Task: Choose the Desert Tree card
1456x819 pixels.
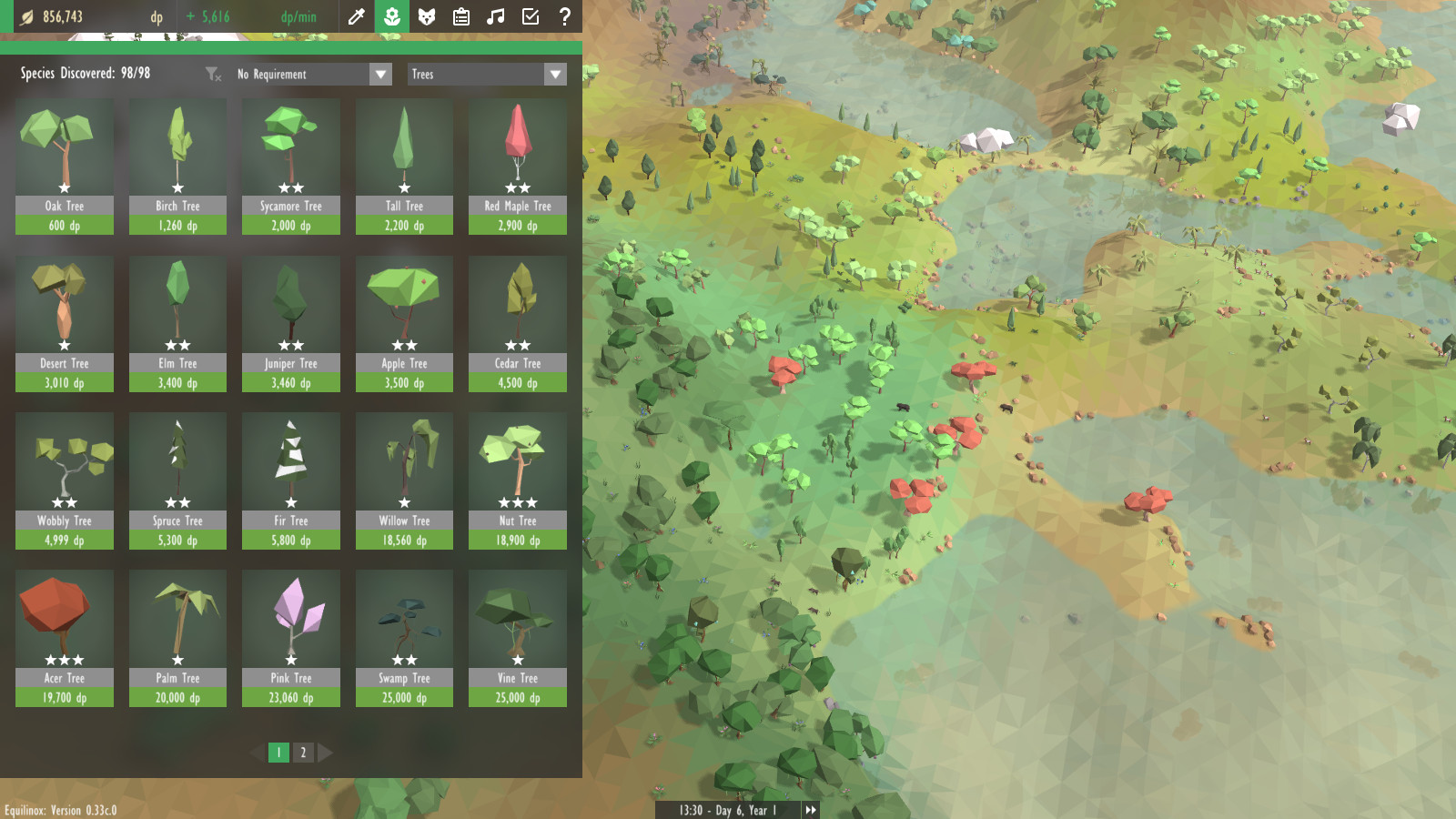Action: 65,324
